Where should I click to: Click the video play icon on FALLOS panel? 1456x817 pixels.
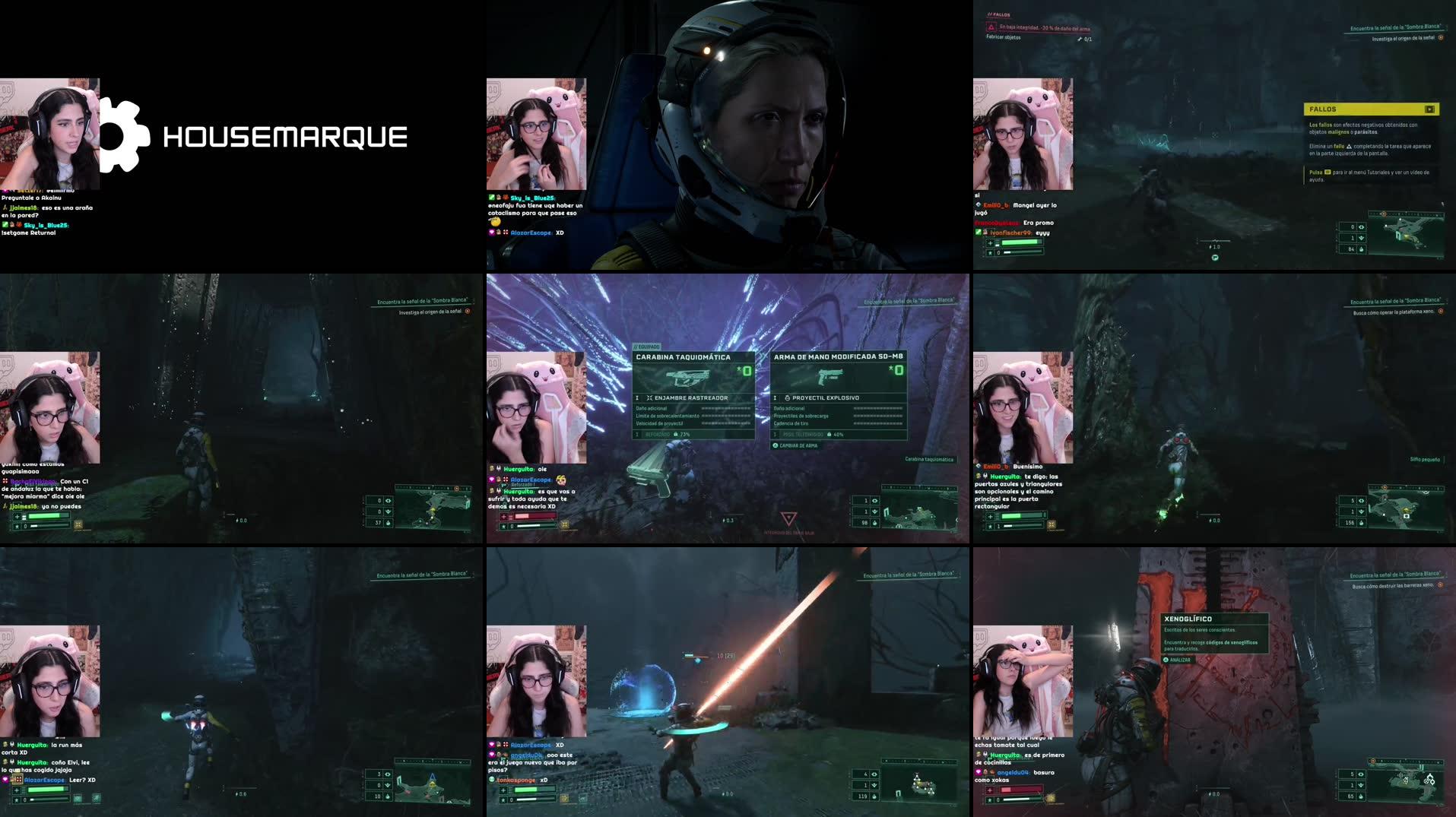click(x=1431, y=109)
